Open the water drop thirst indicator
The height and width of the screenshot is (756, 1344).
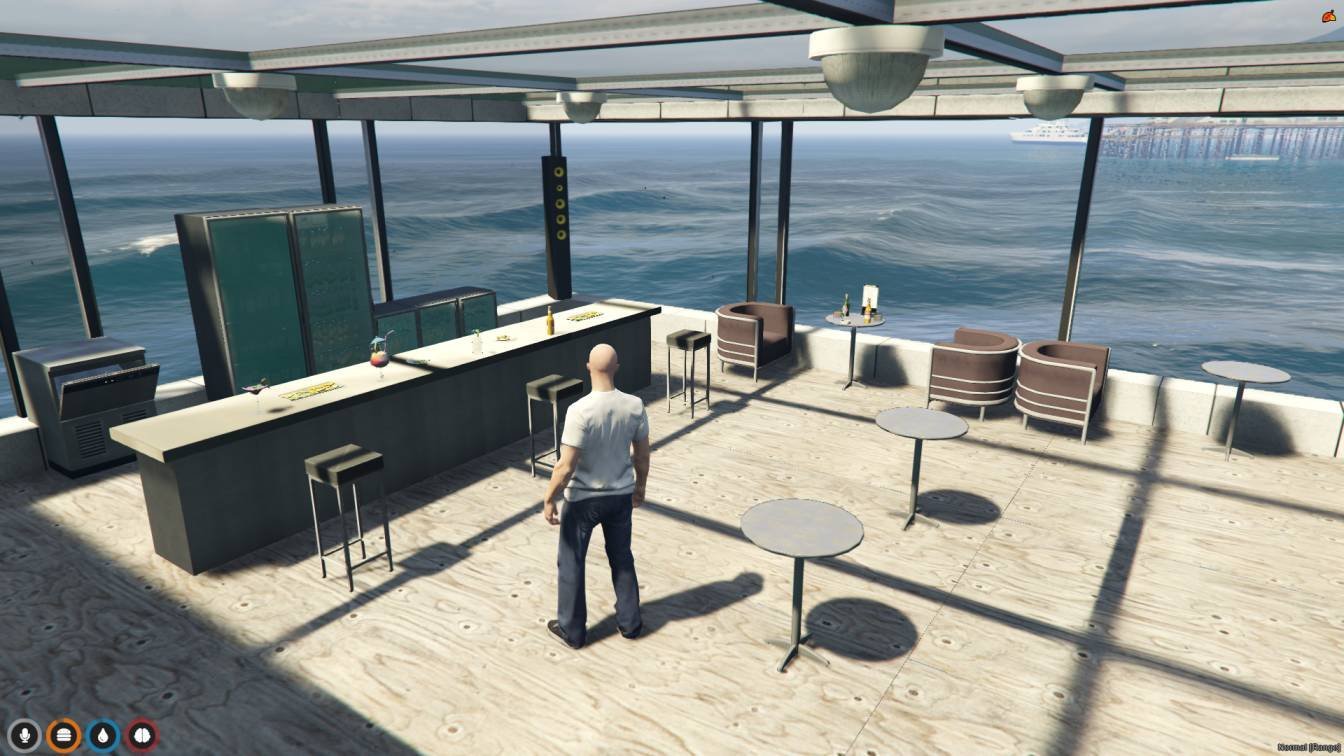pyautogui.click(x=102, y=736)
